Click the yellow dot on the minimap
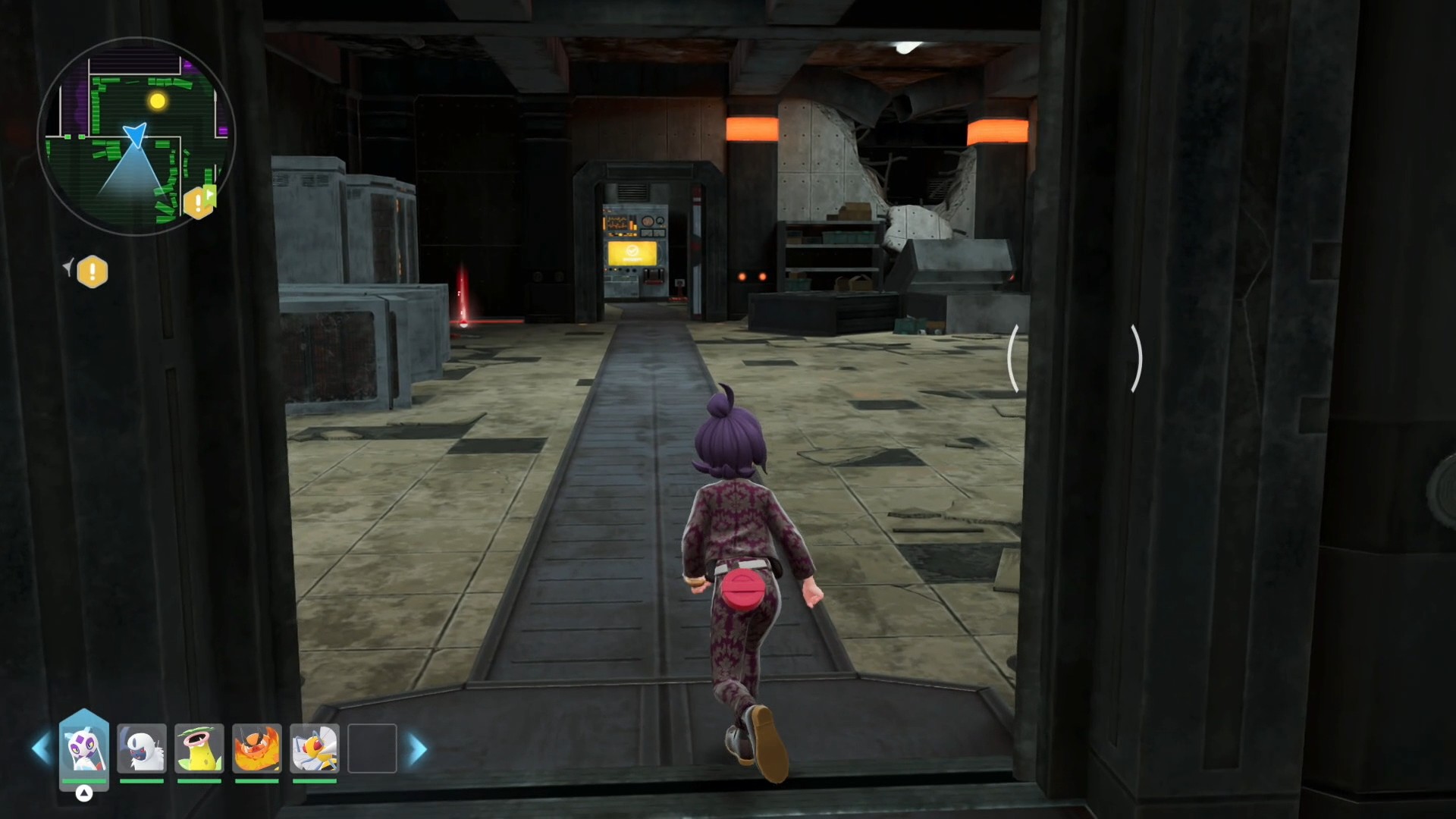1456x819 pixels. point(157,101)
